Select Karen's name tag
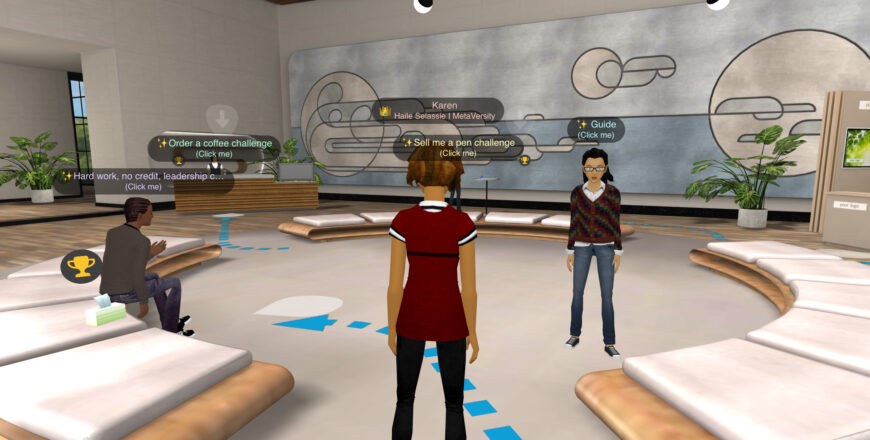 (x=440, y=109)
